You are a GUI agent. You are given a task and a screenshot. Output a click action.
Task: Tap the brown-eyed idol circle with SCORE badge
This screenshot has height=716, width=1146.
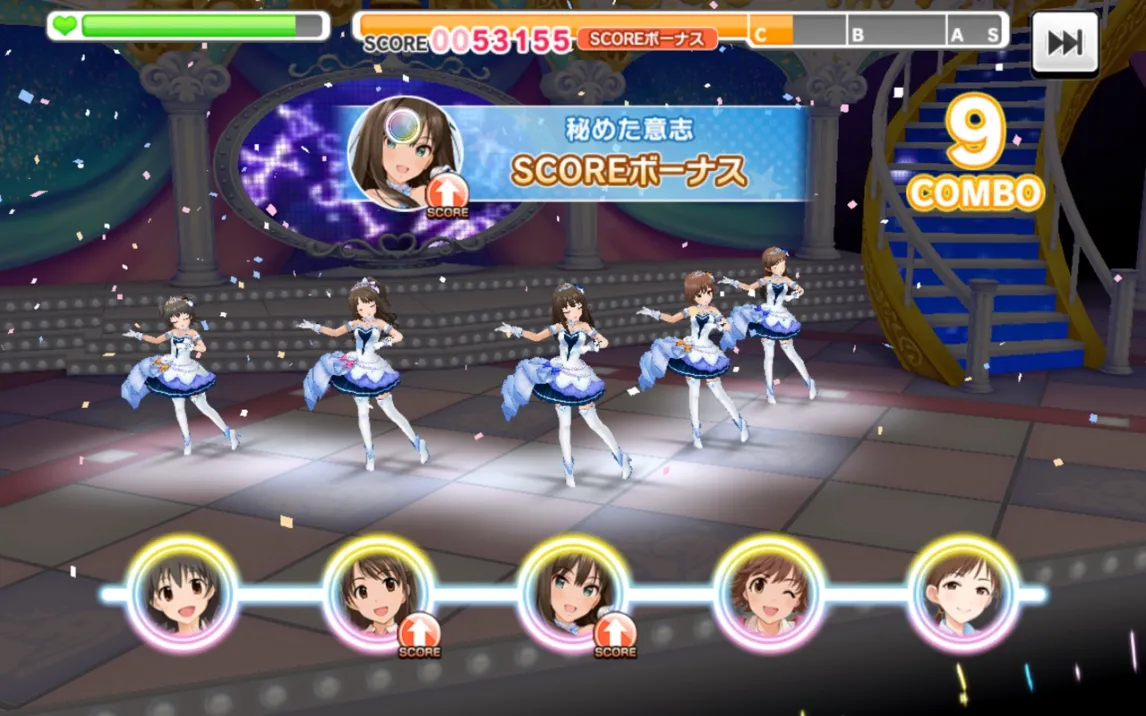[378, 594]
